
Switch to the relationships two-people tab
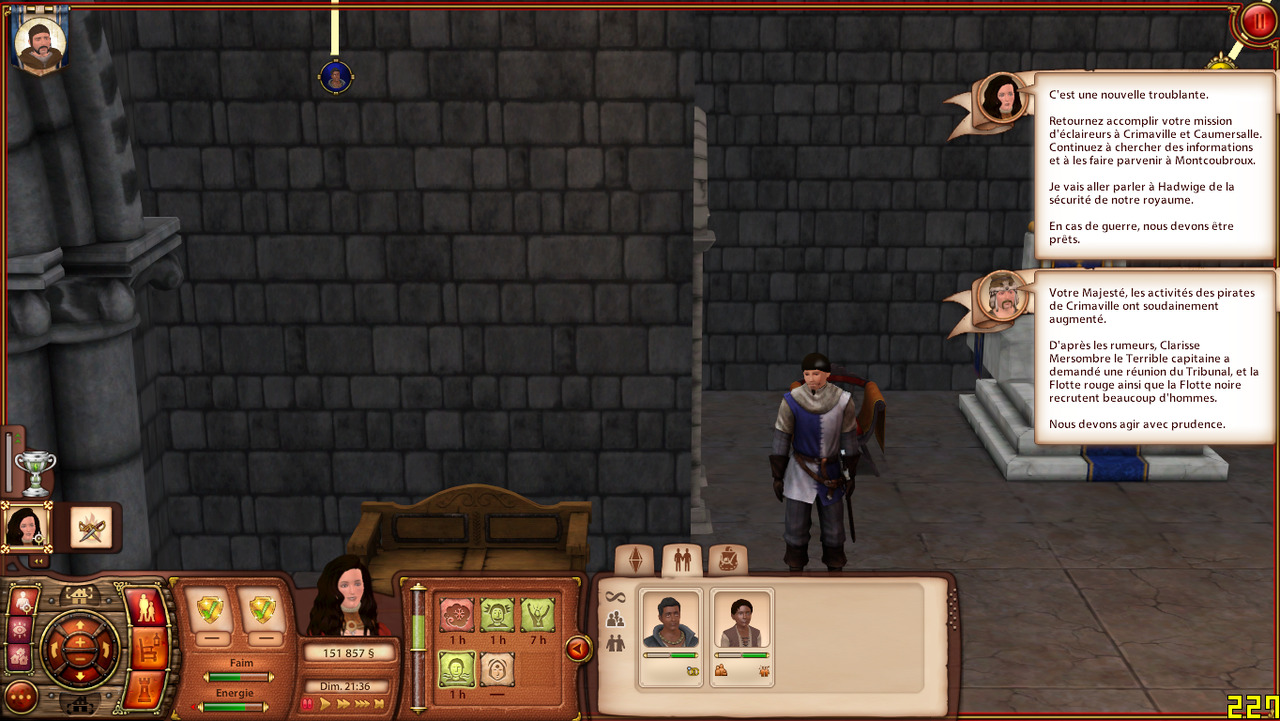pyautogui.click(x=682, y=560)
